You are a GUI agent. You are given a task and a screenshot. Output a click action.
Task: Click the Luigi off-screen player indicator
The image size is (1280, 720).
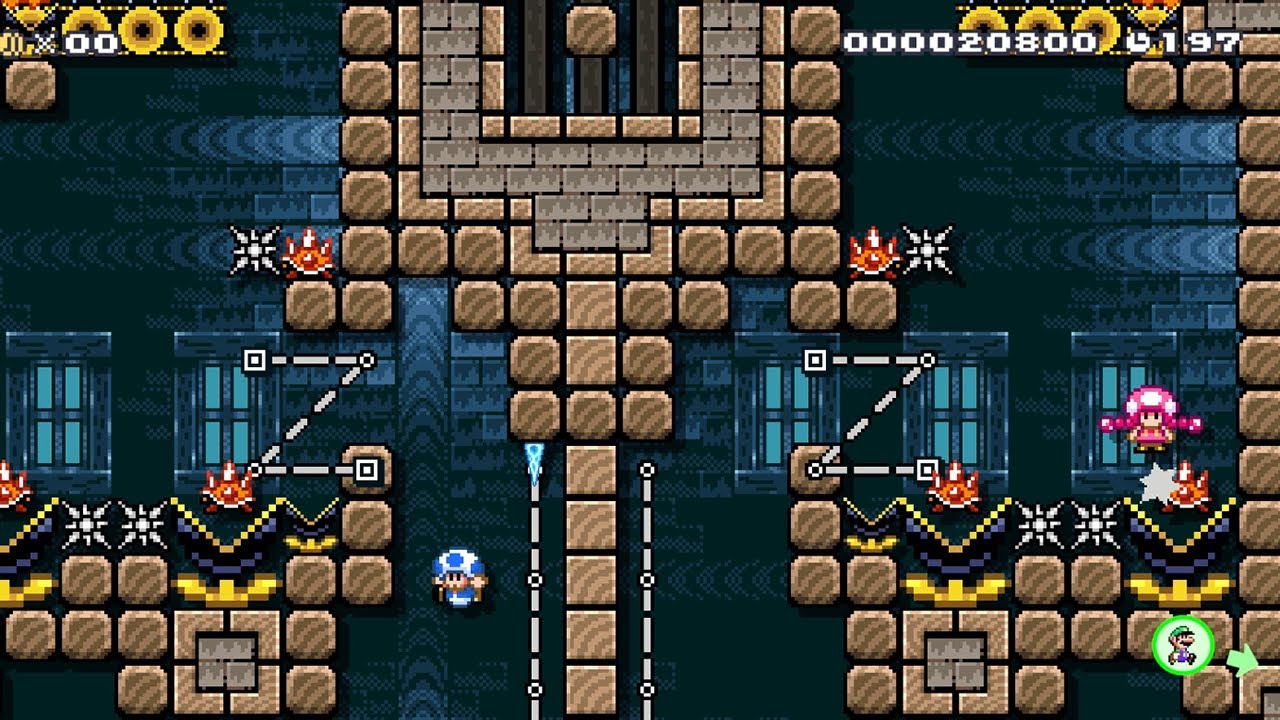[1183, 645]
